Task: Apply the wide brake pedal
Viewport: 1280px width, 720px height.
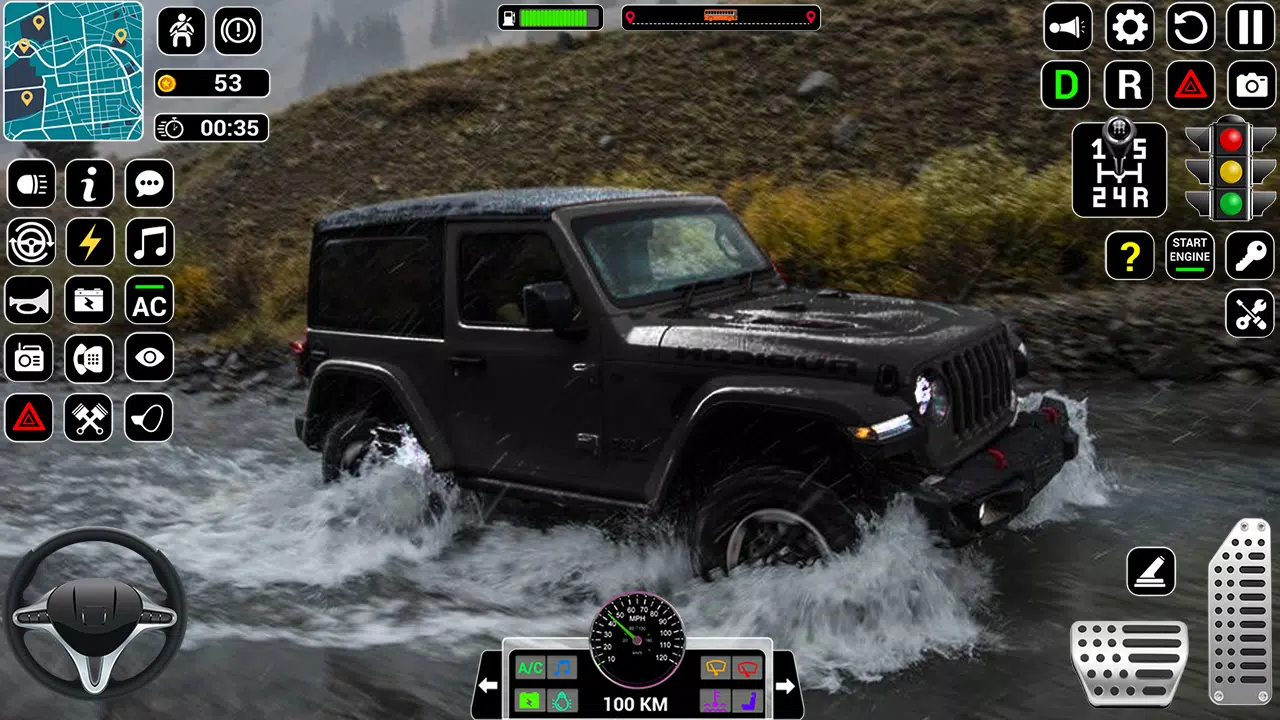Action: (x=1129, y=662)
